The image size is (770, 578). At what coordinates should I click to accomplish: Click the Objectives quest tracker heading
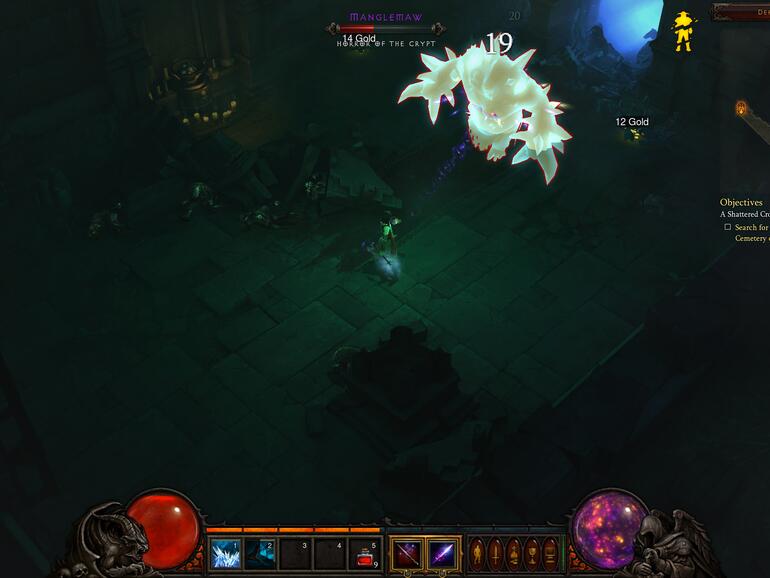pos(741,202)
